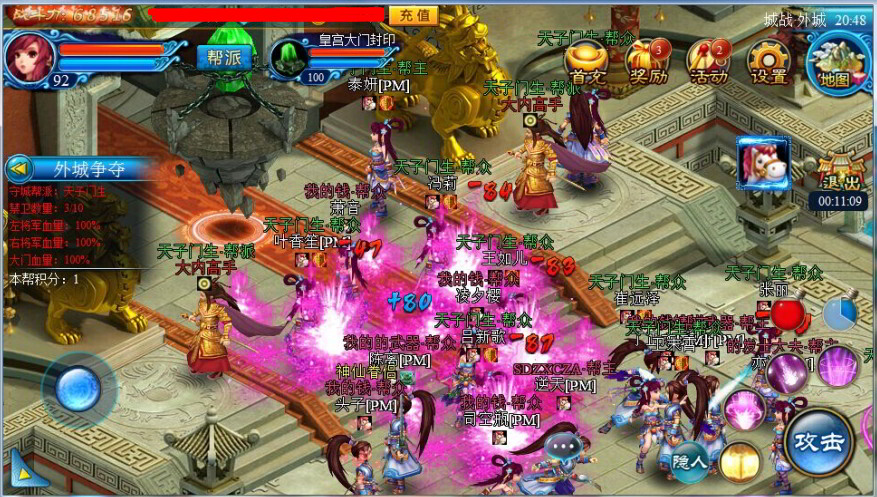877x497 pixels.
Task: Select the horse mount icon
Action: (763, 162)
